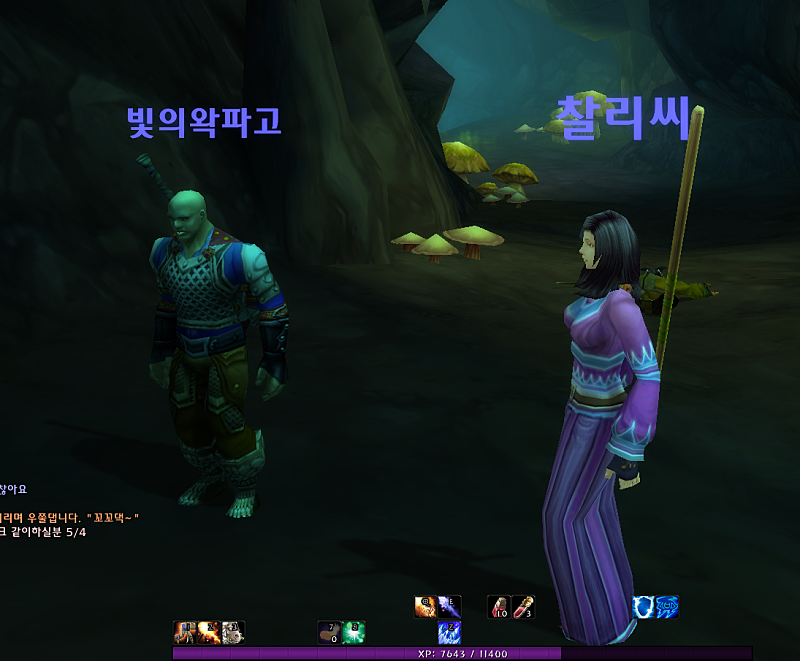Use the red item stack showing 10

tap(499, 607)
